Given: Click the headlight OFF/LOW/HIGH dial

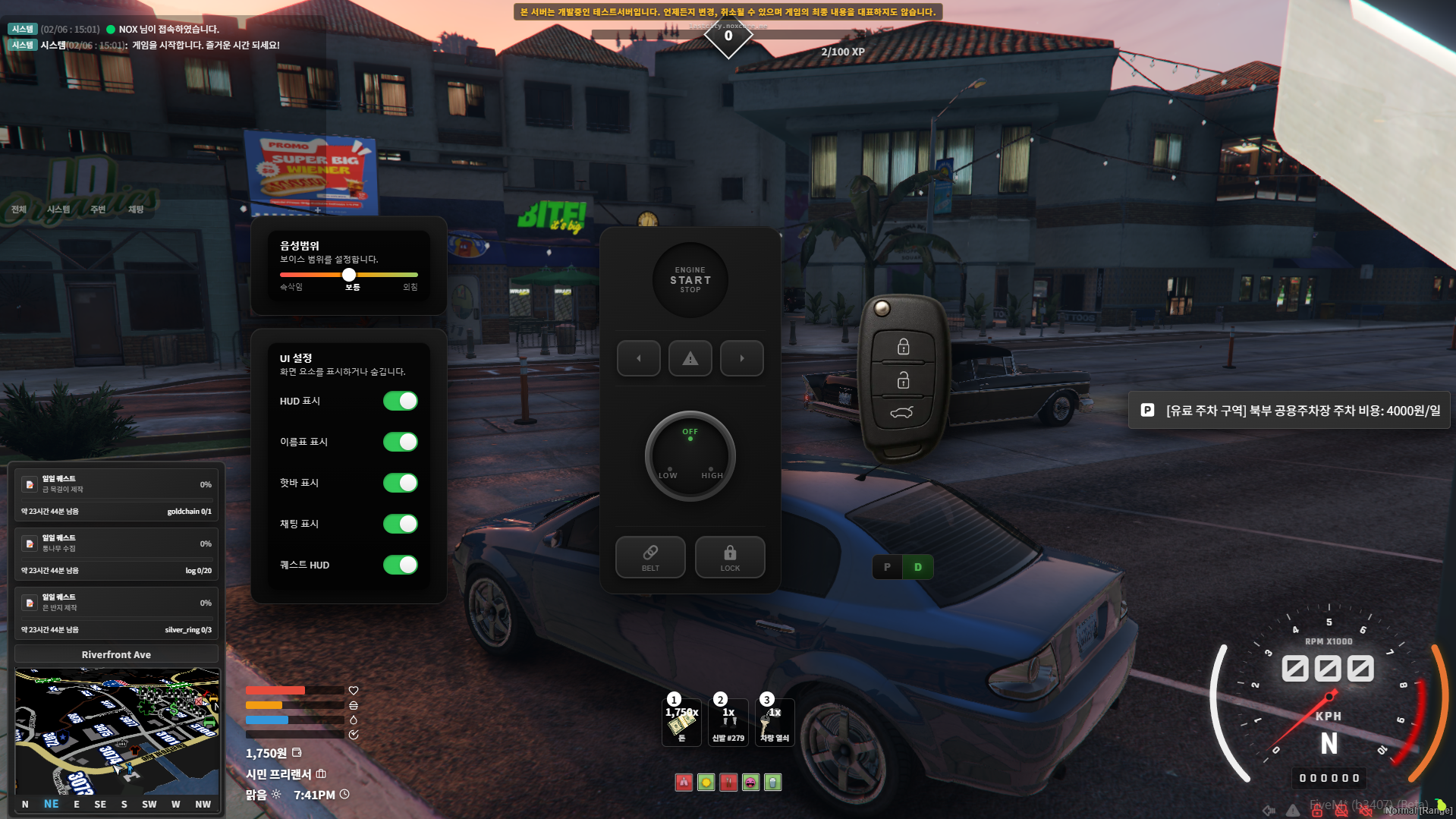Looking at the screenshot, I should (x=690, y=455).
